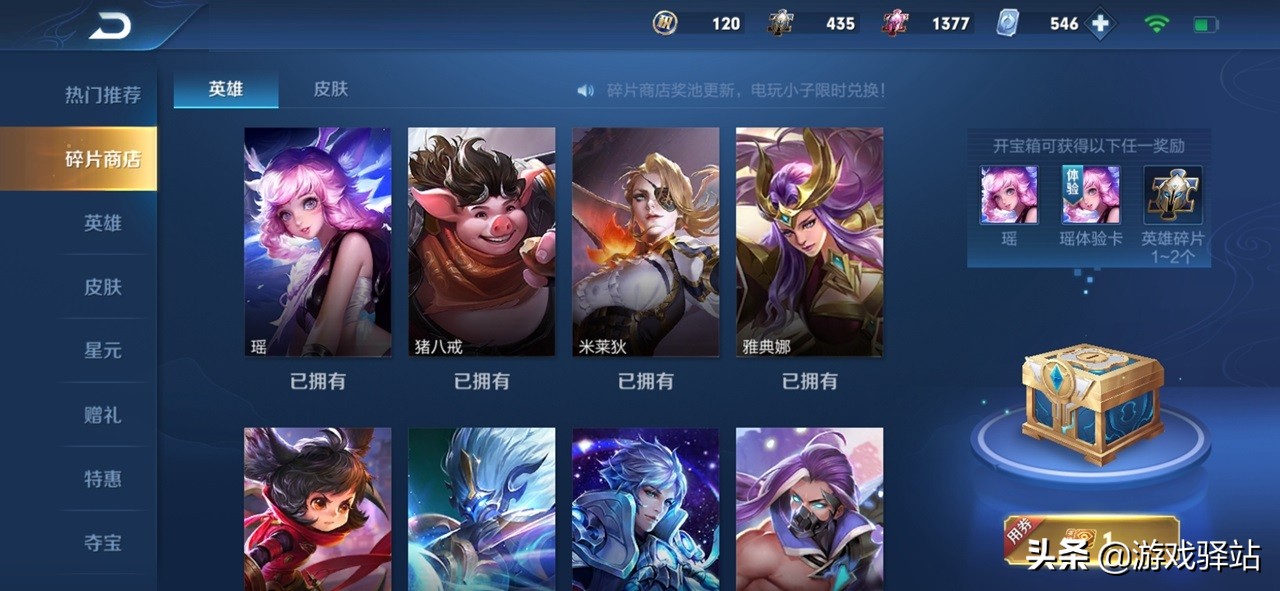Click the 用券 chest purchase button
Screen dimensions: 1280x591
tap(1090, 540)
